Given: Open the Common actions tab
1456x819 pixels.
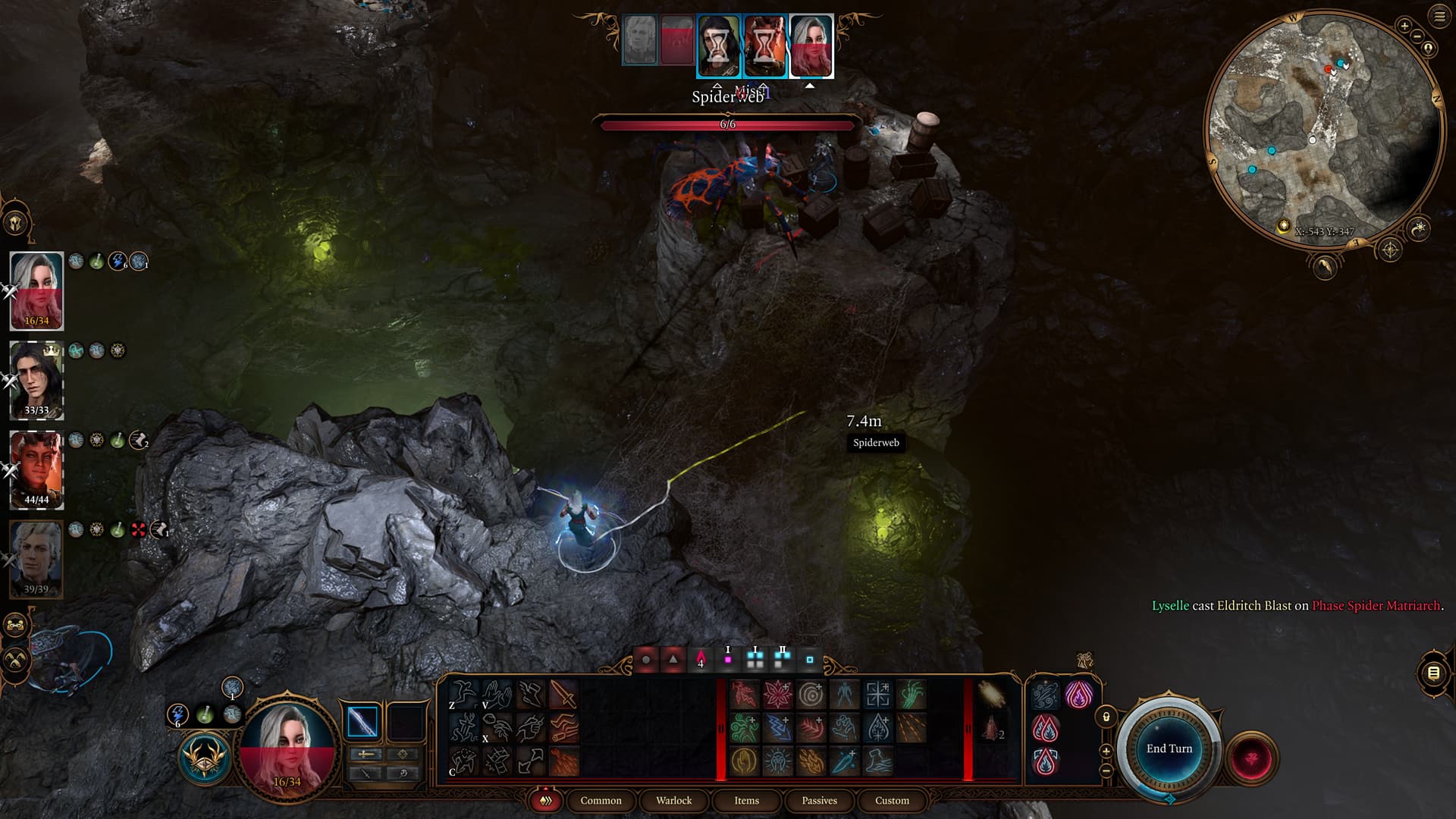Looking at the screenshot, I should coord(601,800).
